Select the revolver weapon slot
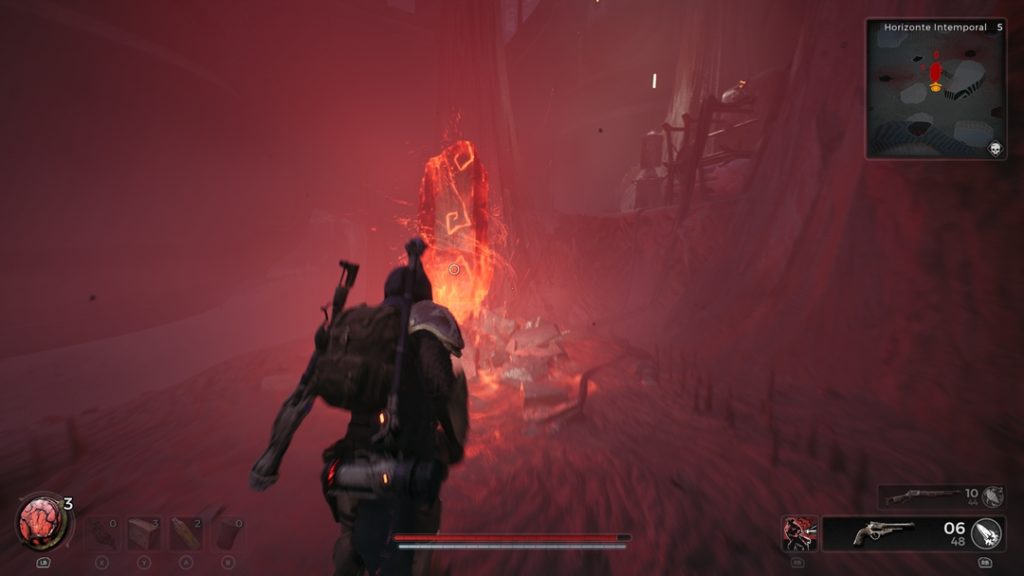This screenshot has height=576, width=1024. (x=884, y=533)
